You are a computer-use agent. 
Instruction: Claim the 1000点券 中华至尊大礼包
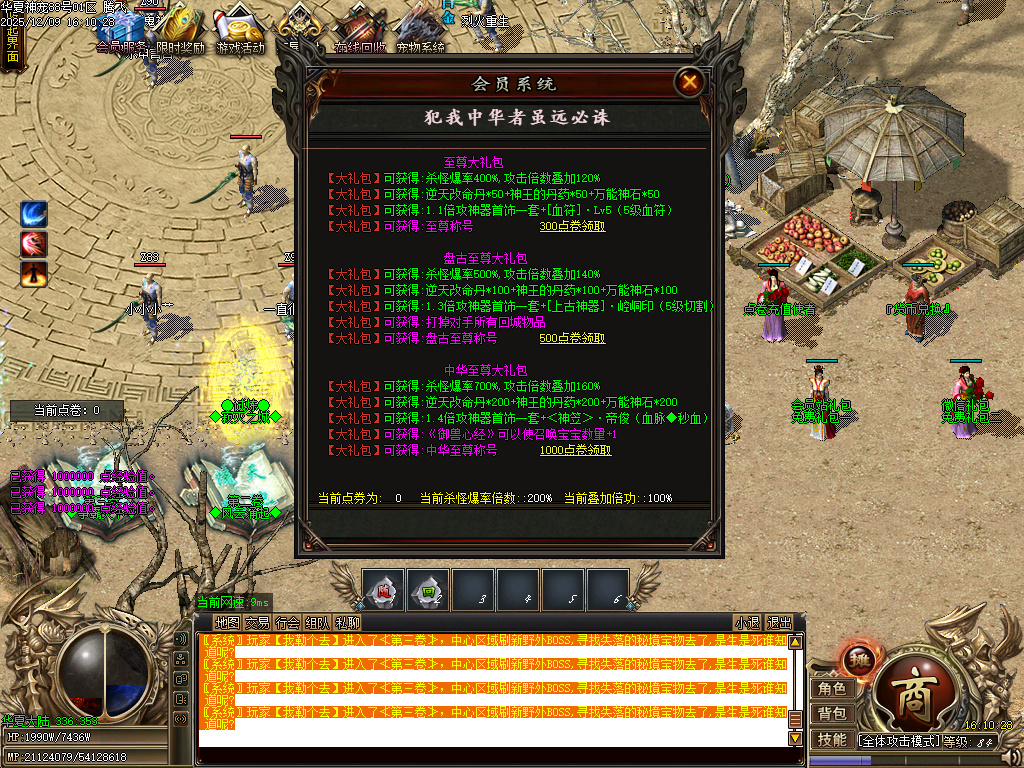[x=575, y=451]
